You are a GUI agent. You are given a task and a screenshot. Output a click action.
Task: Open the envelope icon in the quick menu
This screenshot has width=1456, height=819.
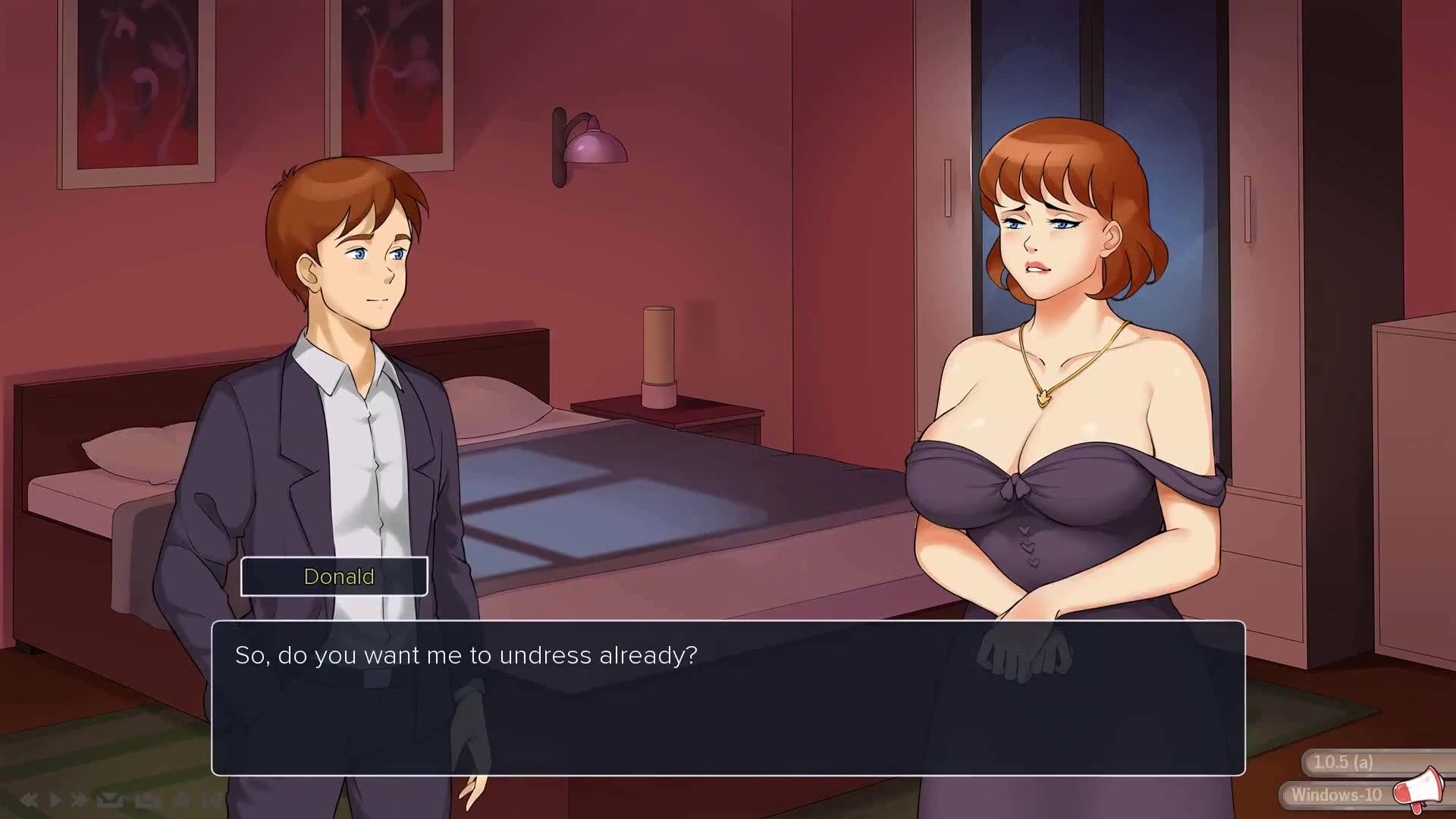(110, 799)
